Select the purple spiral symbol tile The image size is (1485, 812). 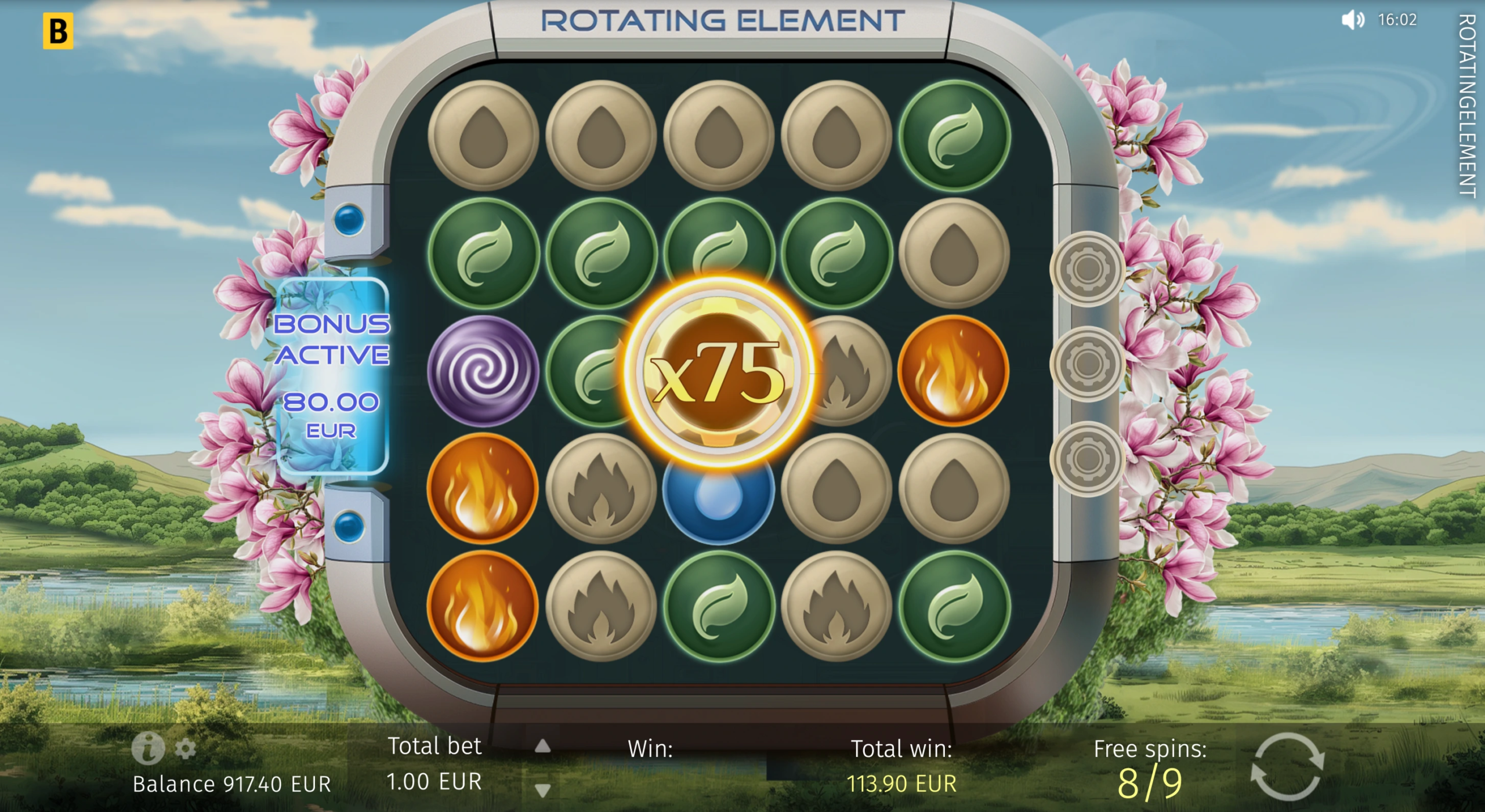pyautogui.click(x=483, y=371)
